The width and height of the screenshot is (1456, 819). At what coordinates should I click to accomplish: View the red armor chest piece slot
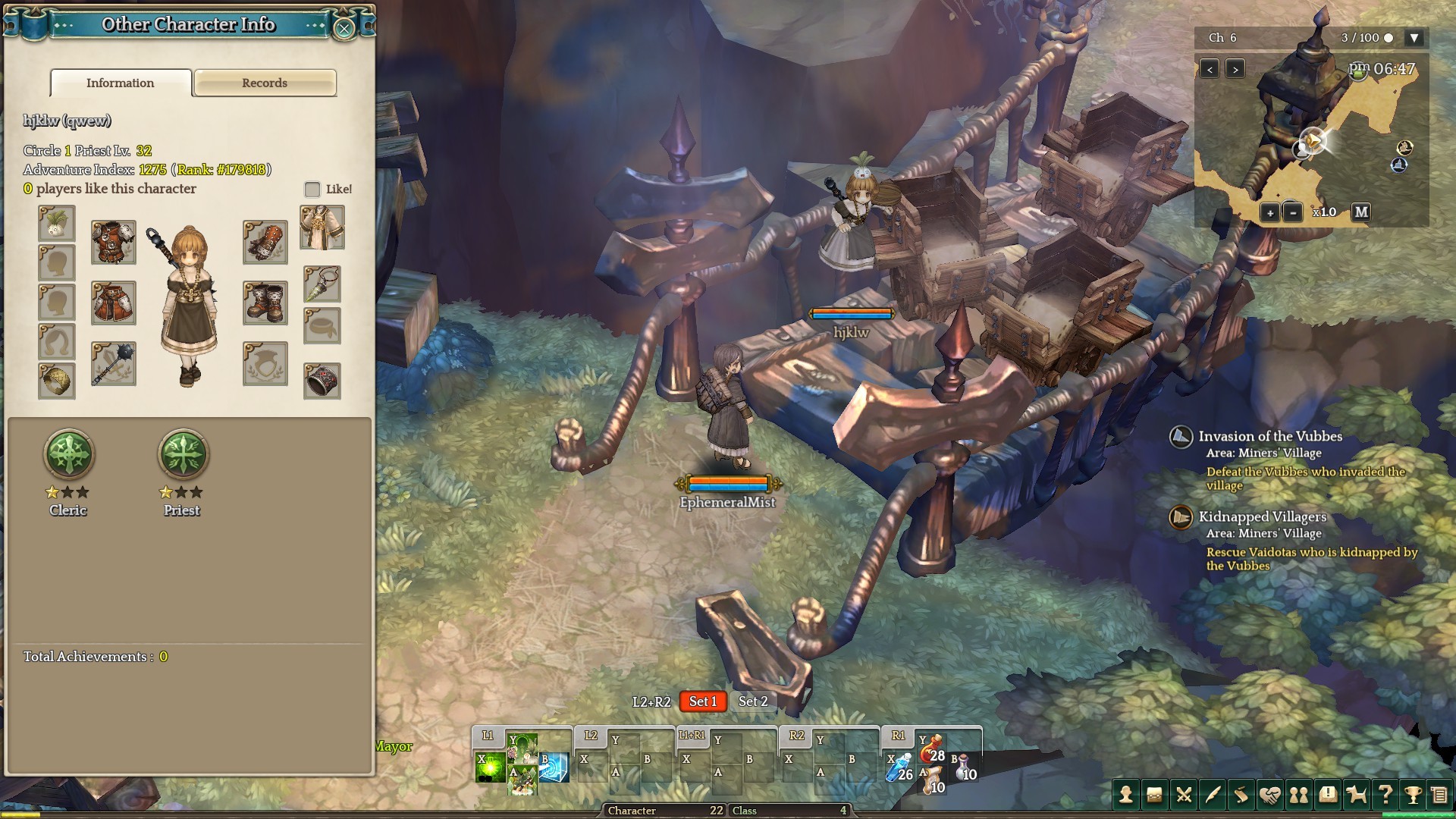[114, 242]
